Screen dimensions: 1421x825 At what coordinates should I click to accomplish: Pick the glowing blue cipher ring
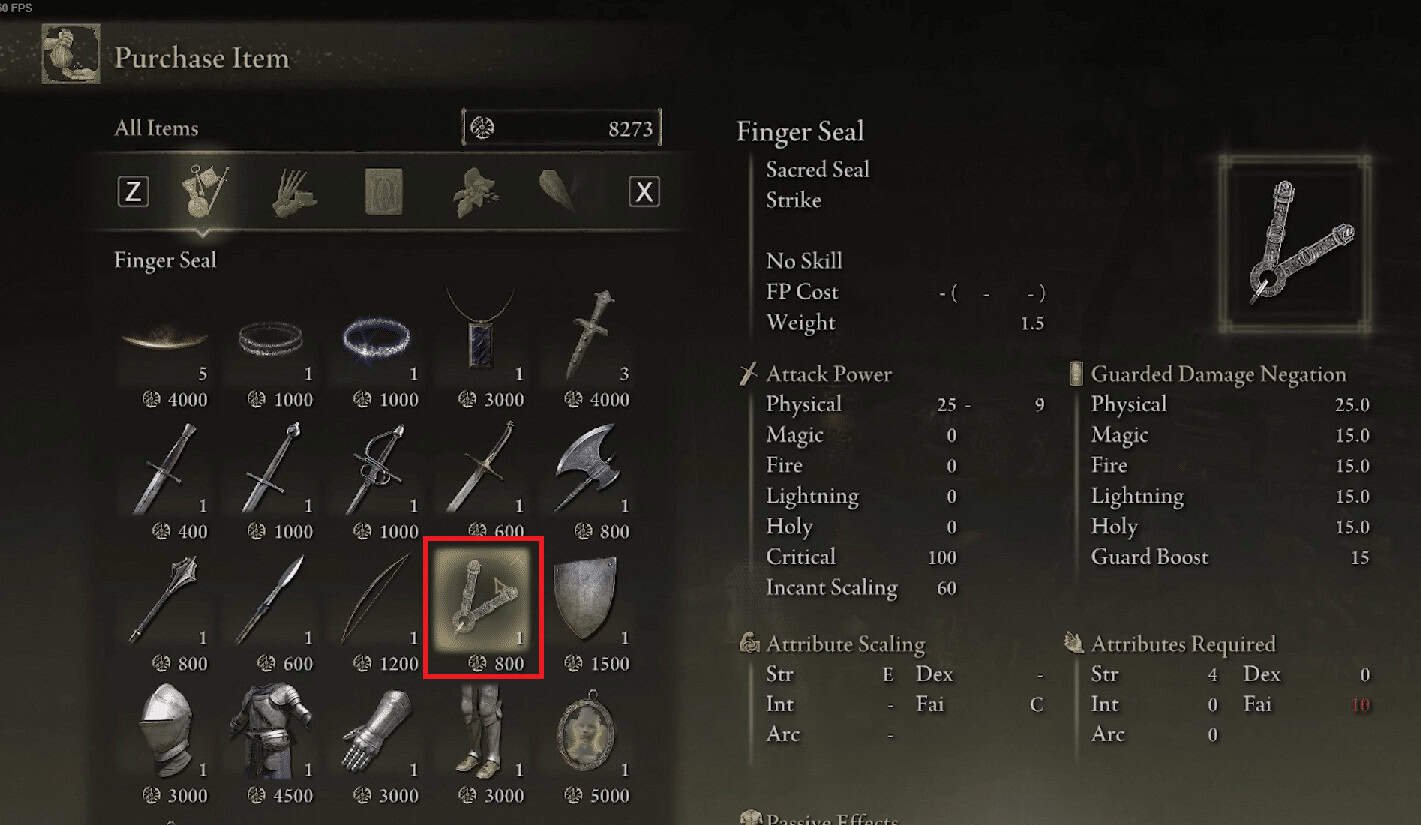[x=377, y=340]
